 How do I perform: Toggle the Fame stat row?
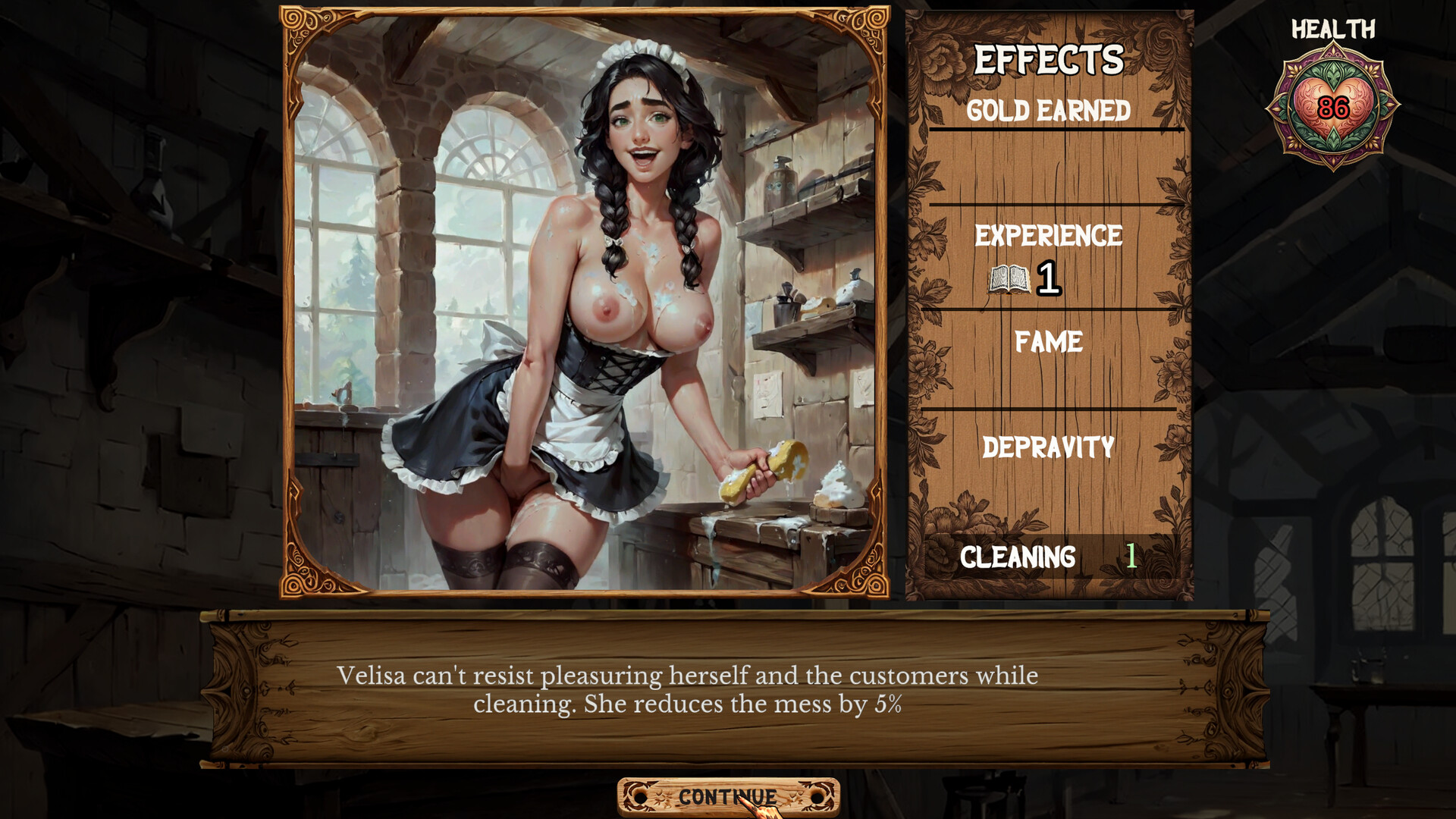tap(1049, 343)
